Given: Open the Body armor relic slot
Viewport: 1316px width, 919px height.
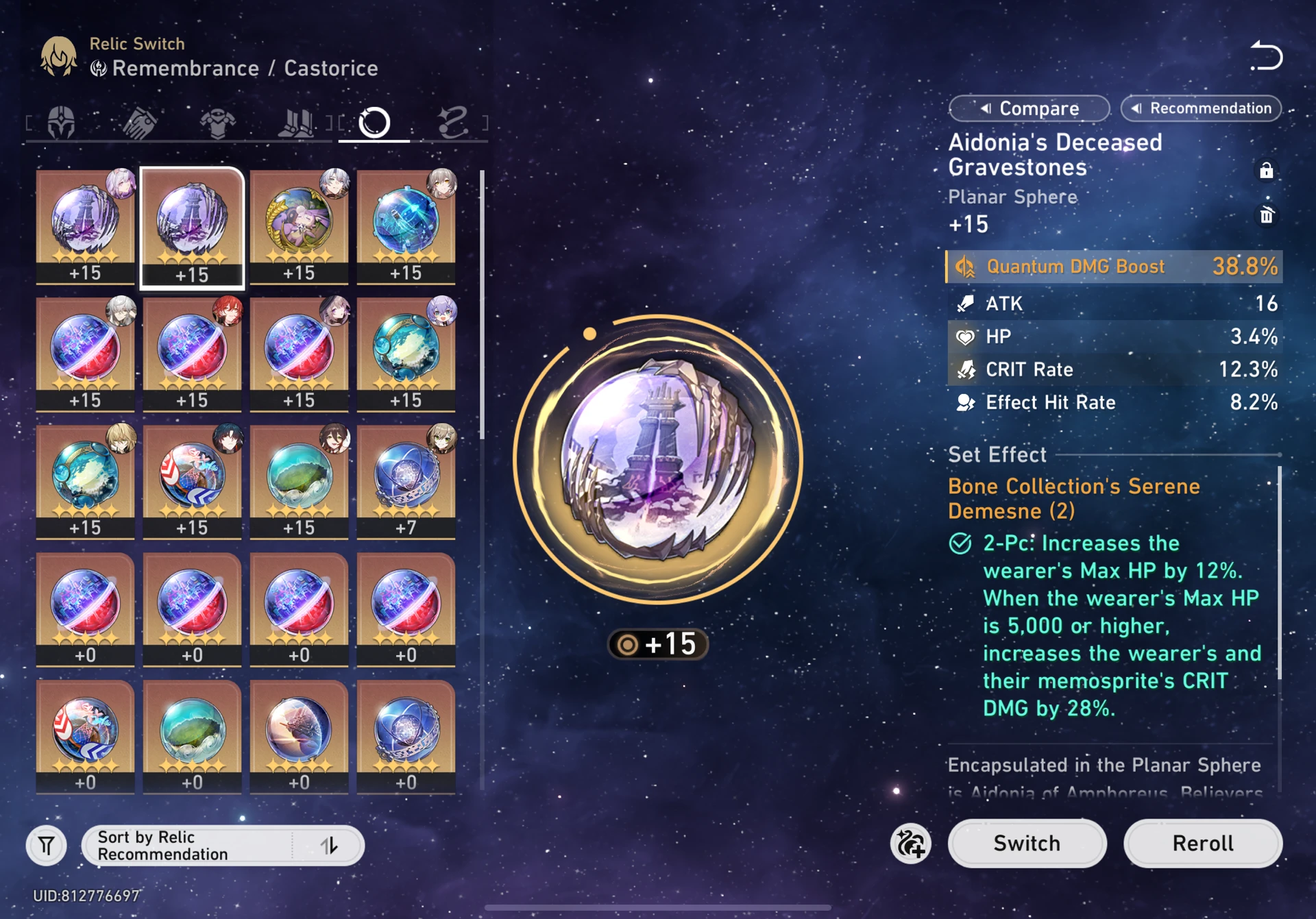Looking at the screenshot, I should 218,122.
